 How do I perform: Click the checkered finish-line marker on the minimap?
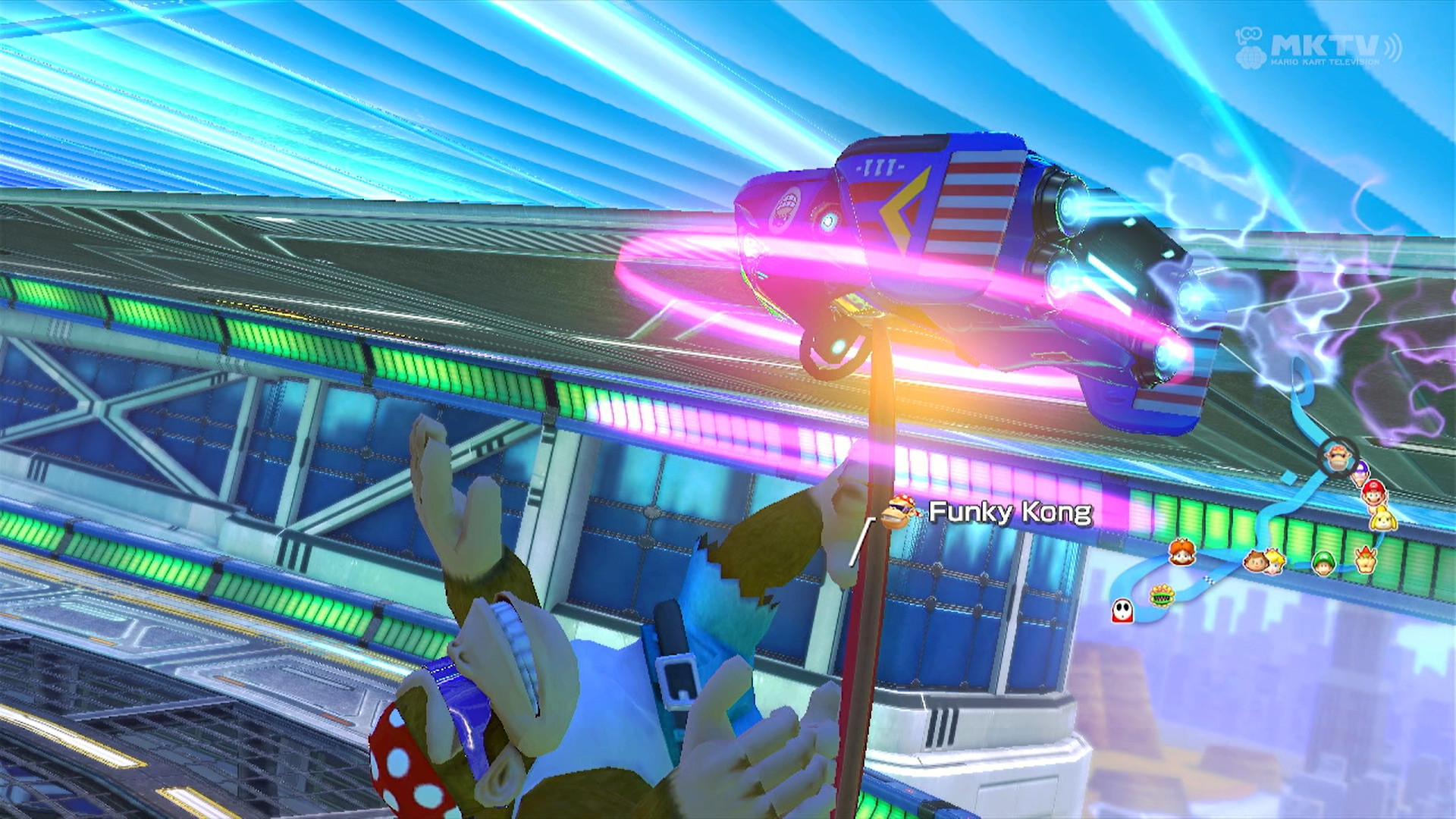point(1210,579)
